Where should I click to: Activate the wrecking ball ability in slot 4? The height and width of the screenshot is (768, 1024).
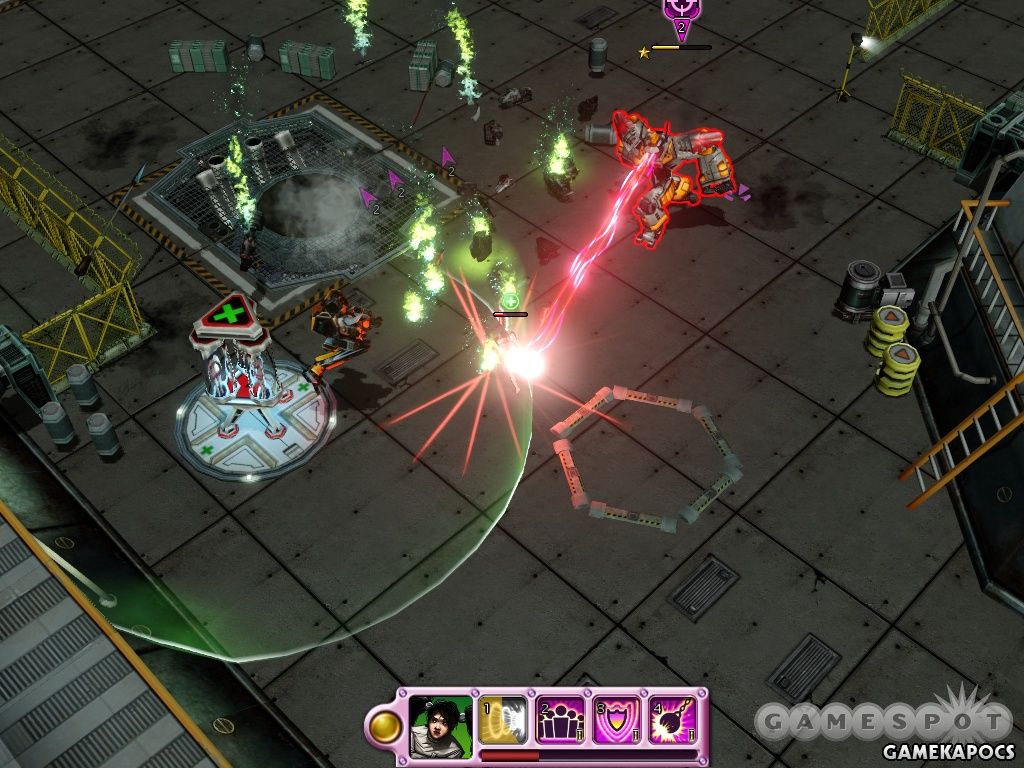[674, 720]
